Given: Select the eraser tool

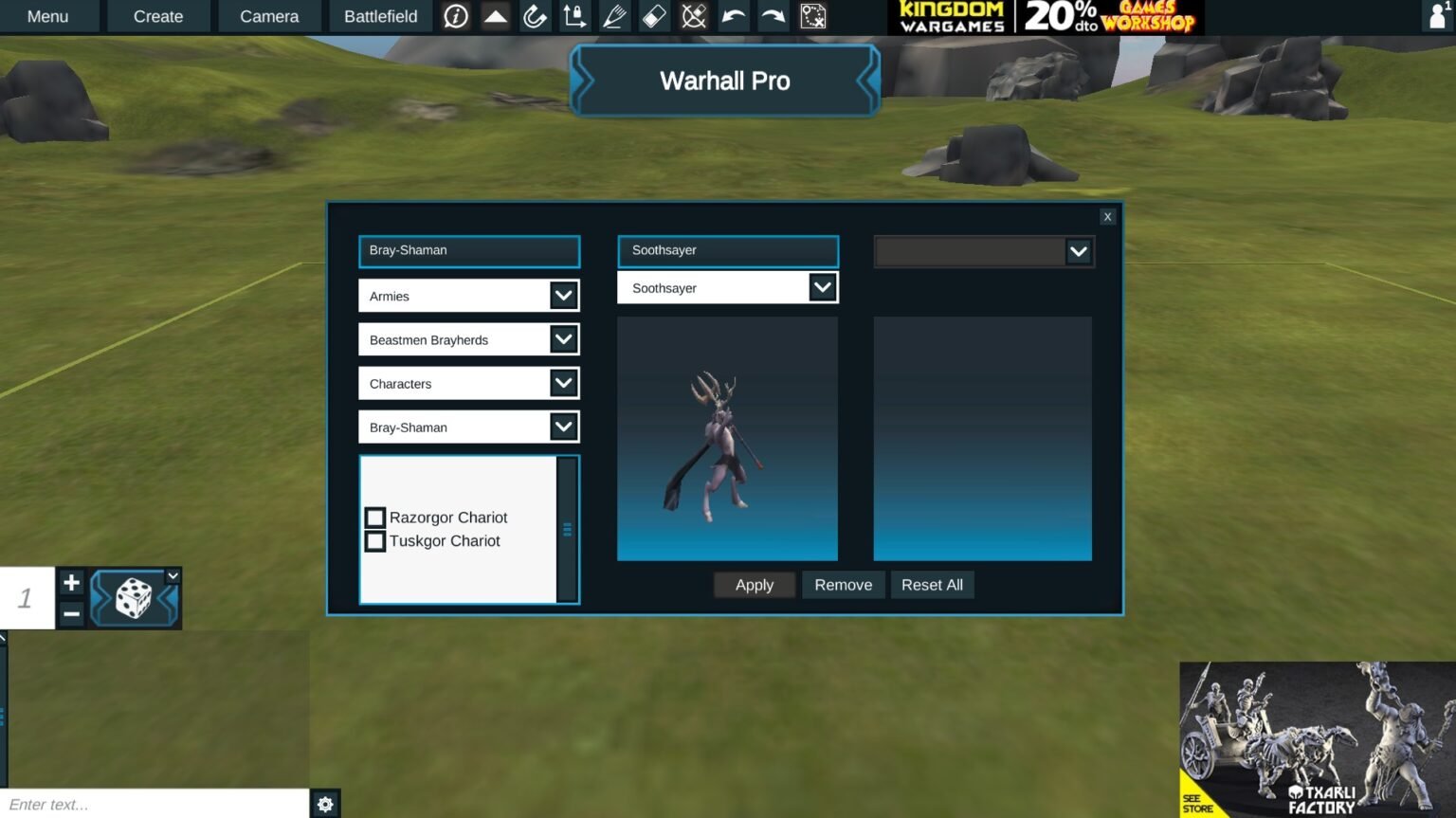Looking at the screenshot, I should [654, 16].
